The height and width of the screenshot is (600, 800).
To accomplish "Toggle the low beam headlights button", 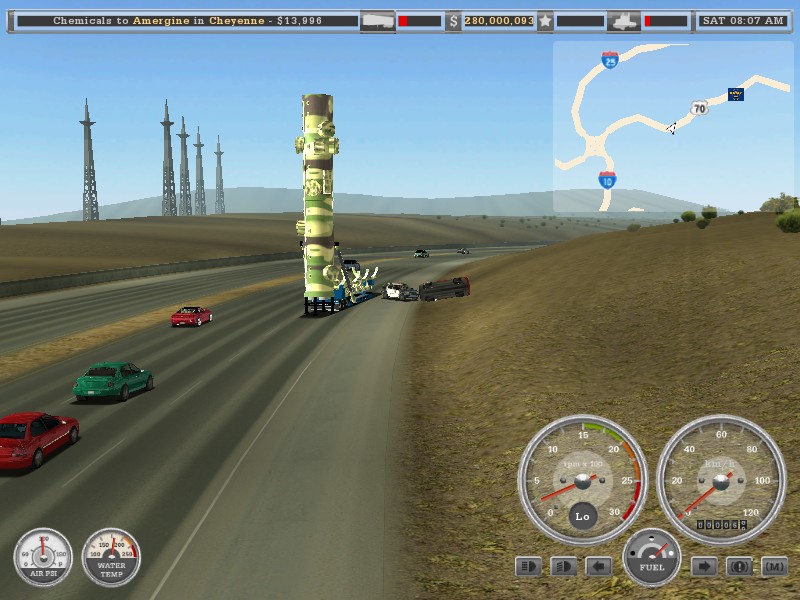I will point(564,567).
